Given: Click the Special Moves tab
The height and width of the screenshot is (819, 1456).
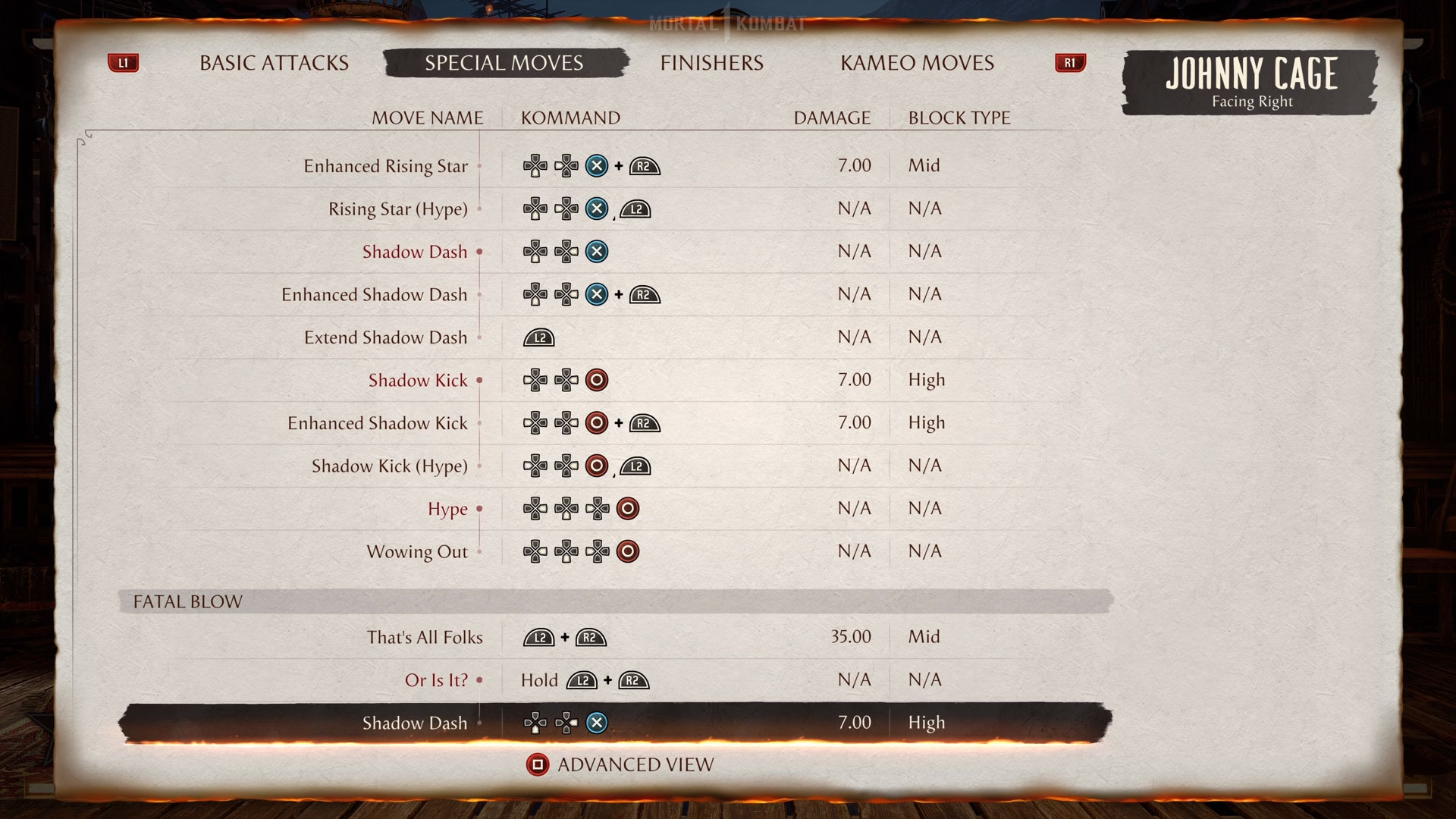Looking at the screenshot, I should click(x=504, y=63).
